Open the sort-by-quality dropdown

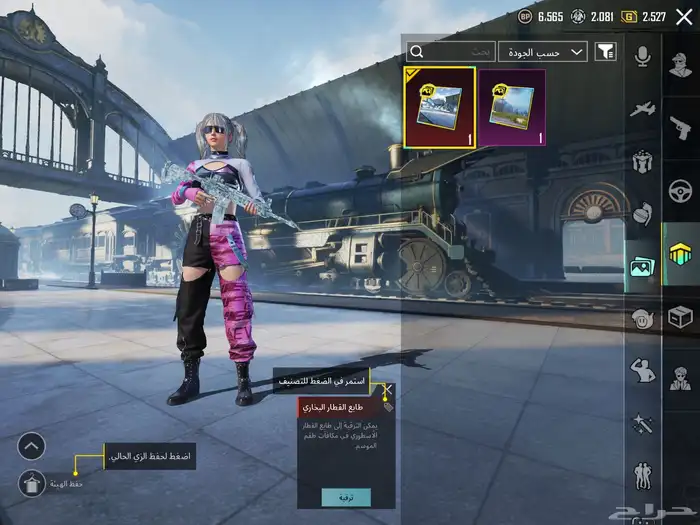(x=543, y=51)
